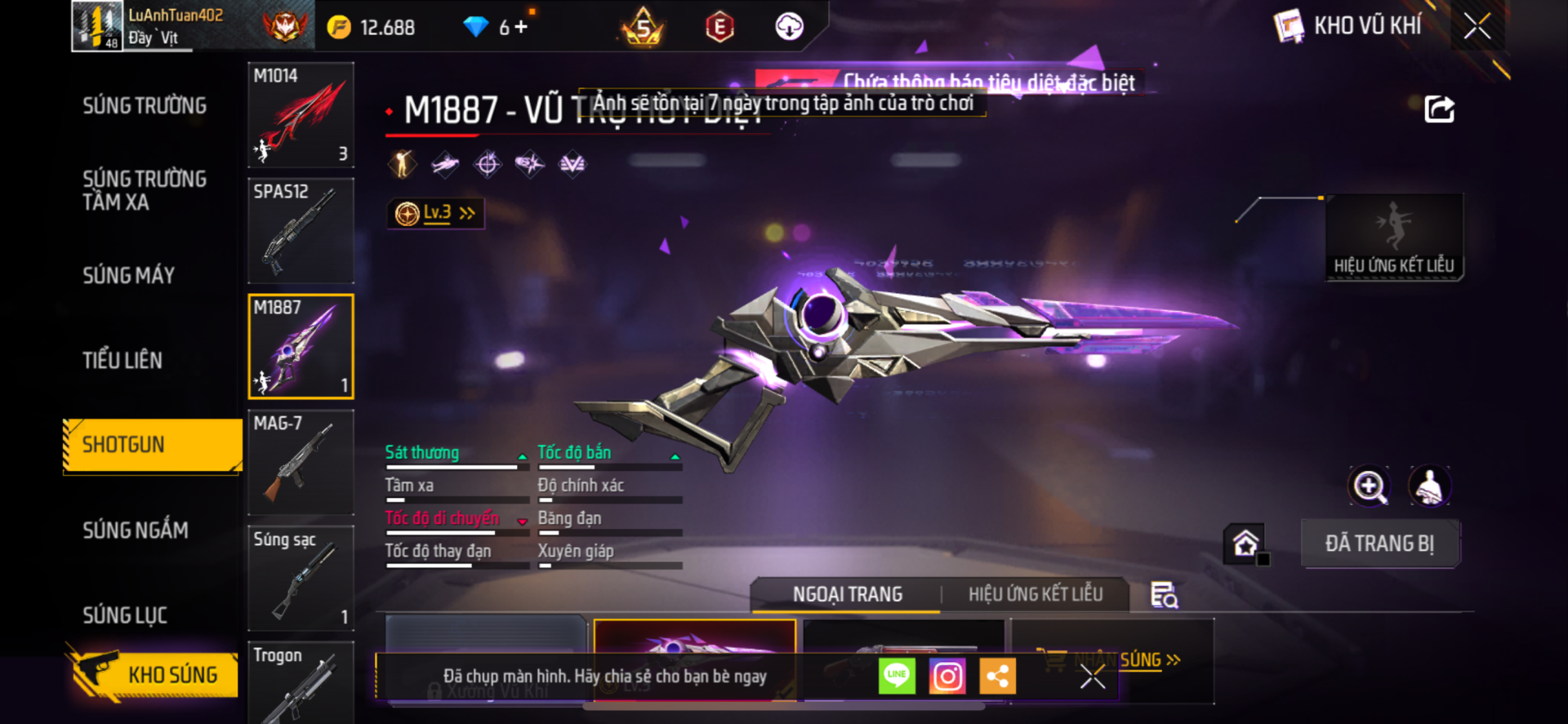
Task: Choose the SÚNG NGẮM category
Action: click(136, 531)
